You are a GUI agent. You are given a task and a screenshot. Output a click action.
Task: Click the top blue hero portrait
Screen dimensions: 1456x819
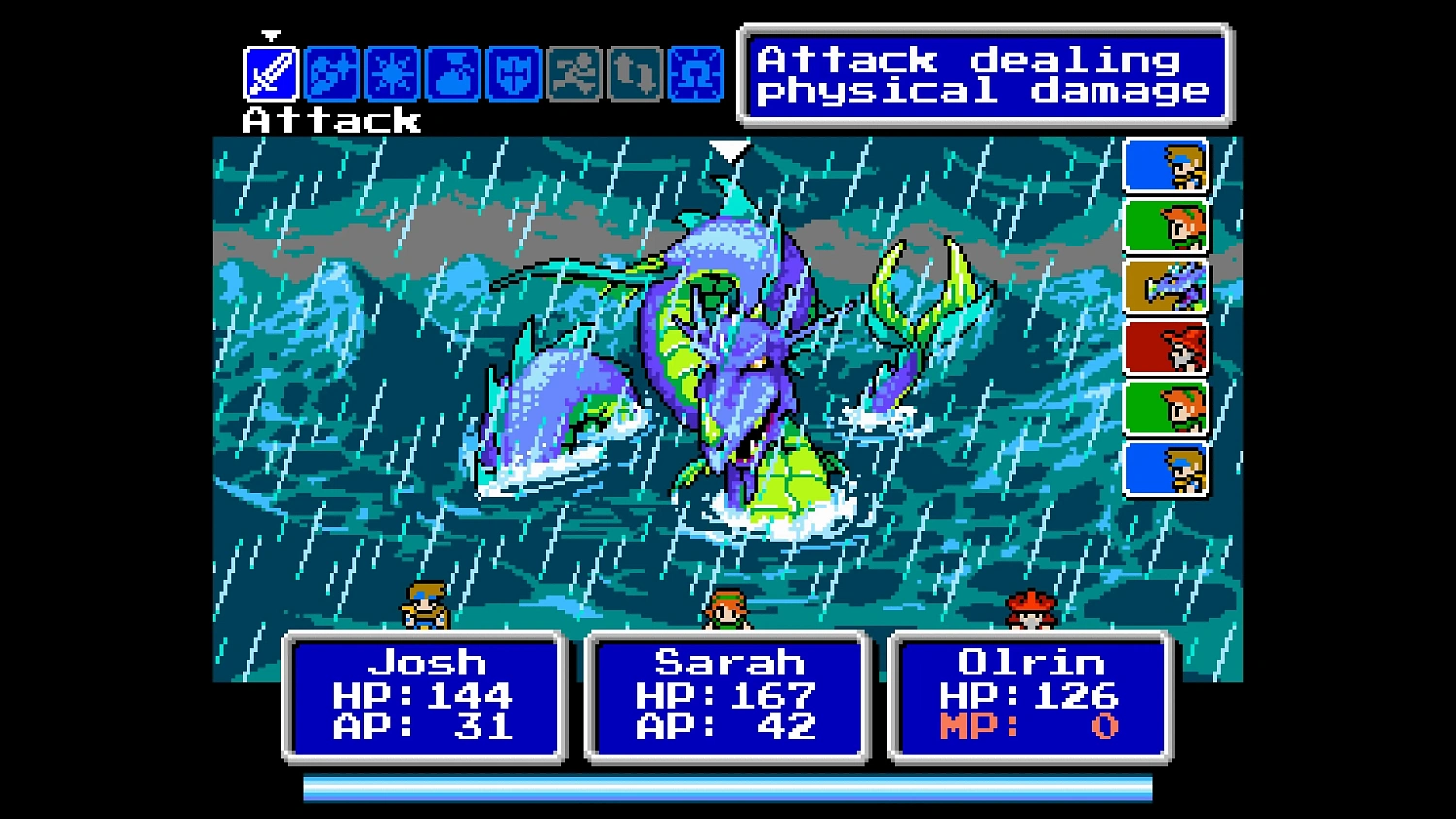1165,165
